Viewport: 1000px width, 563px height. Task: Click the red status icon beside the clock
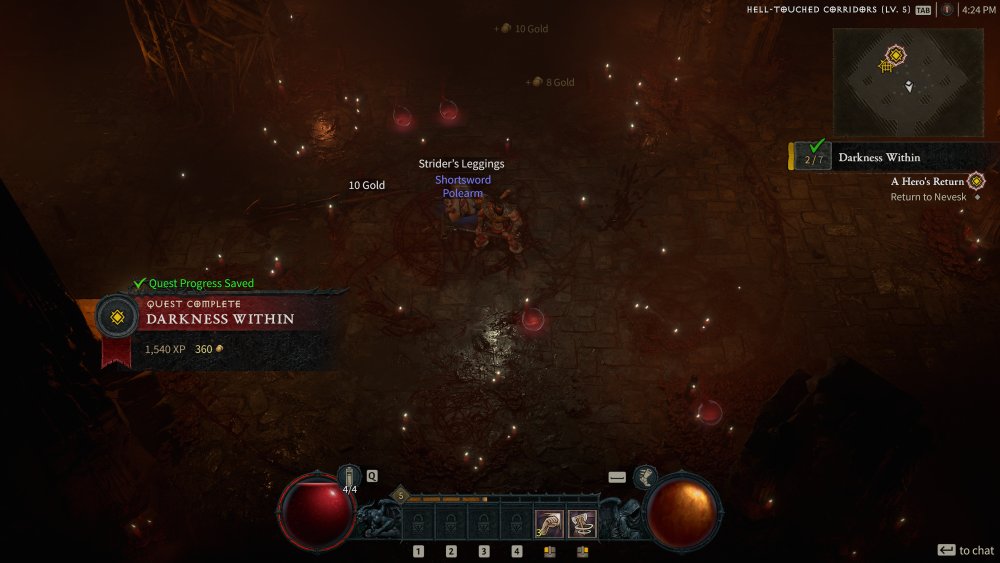pyautogui.click(x=946, y=10)
